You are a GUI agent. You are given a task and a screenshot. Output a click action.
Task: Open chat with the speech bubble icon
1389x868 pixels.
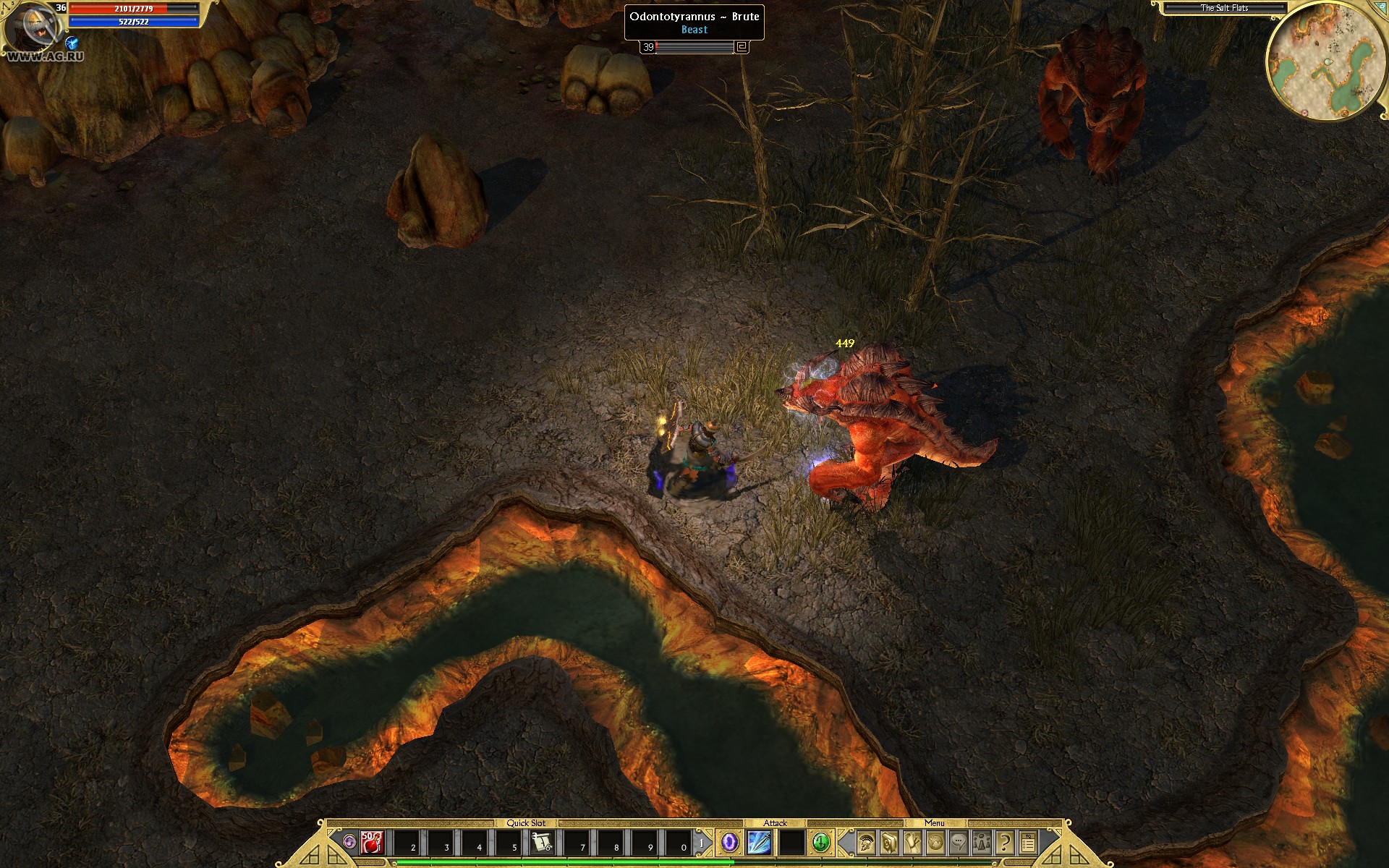959,843
